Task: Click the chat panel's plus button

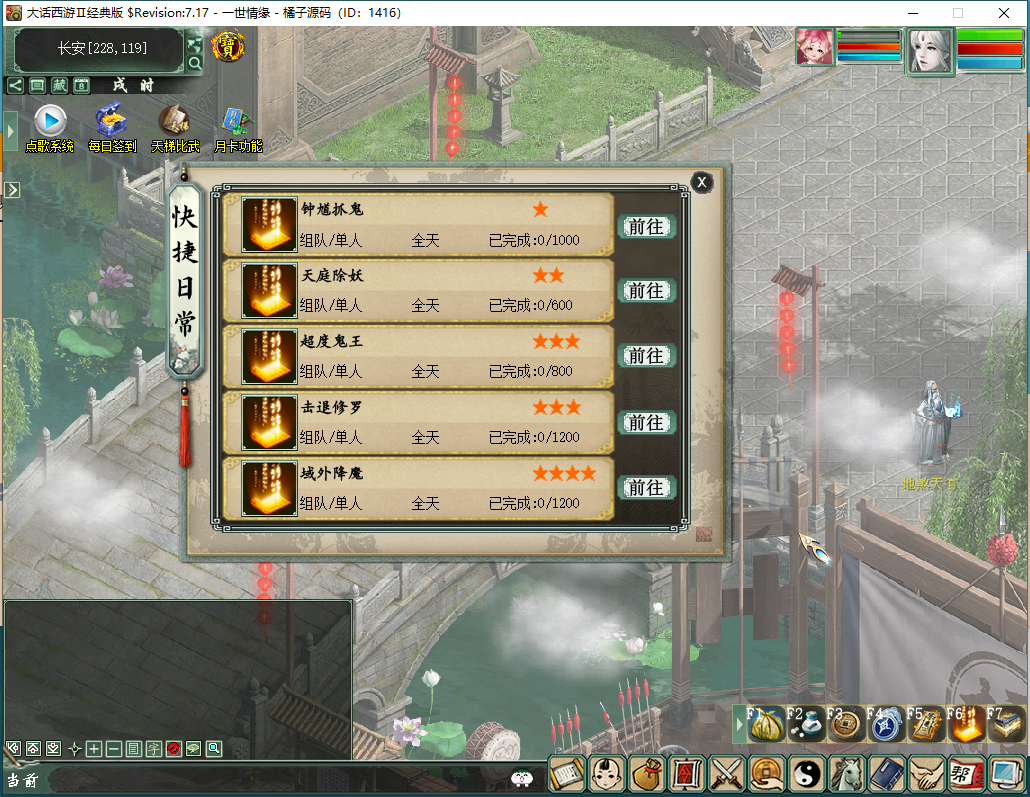Action: click(93, 748)
